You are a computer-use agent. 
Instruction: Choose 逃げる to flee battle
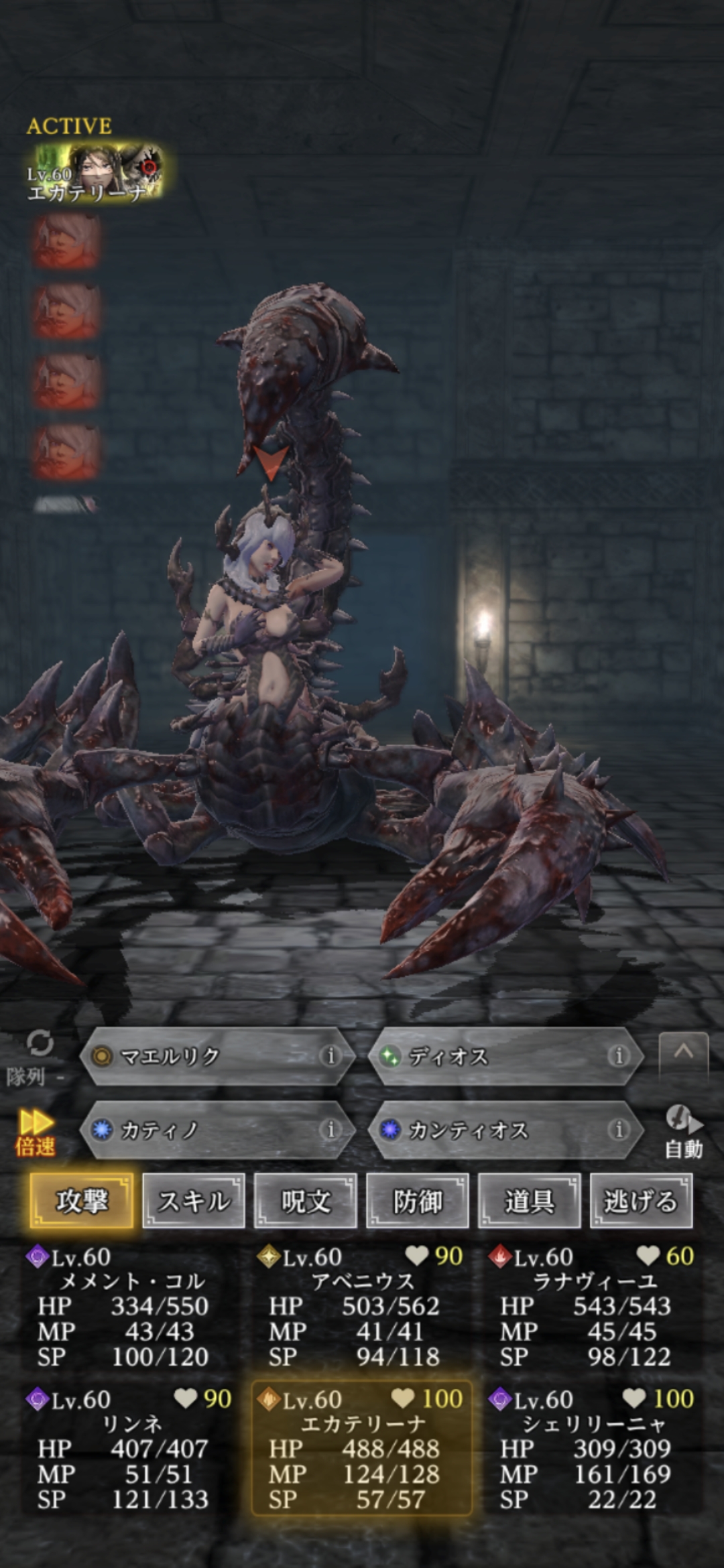(641, 1201)
